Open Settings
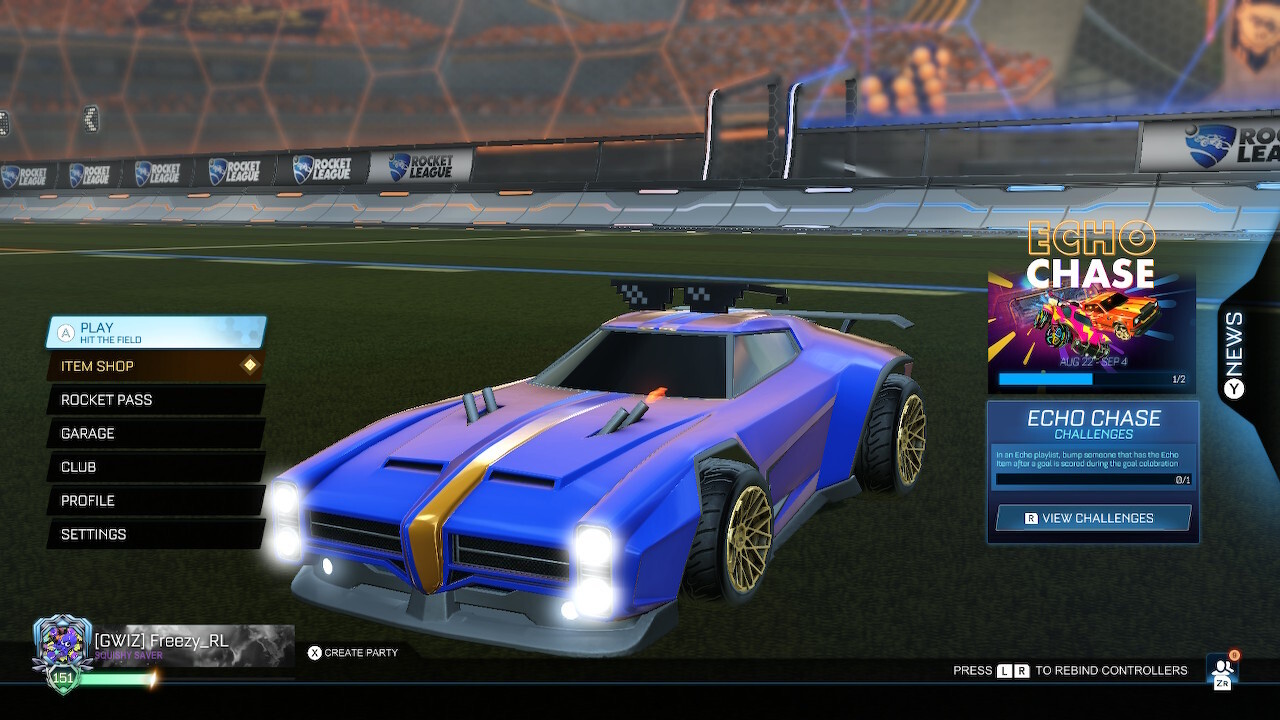 (95, 534)
